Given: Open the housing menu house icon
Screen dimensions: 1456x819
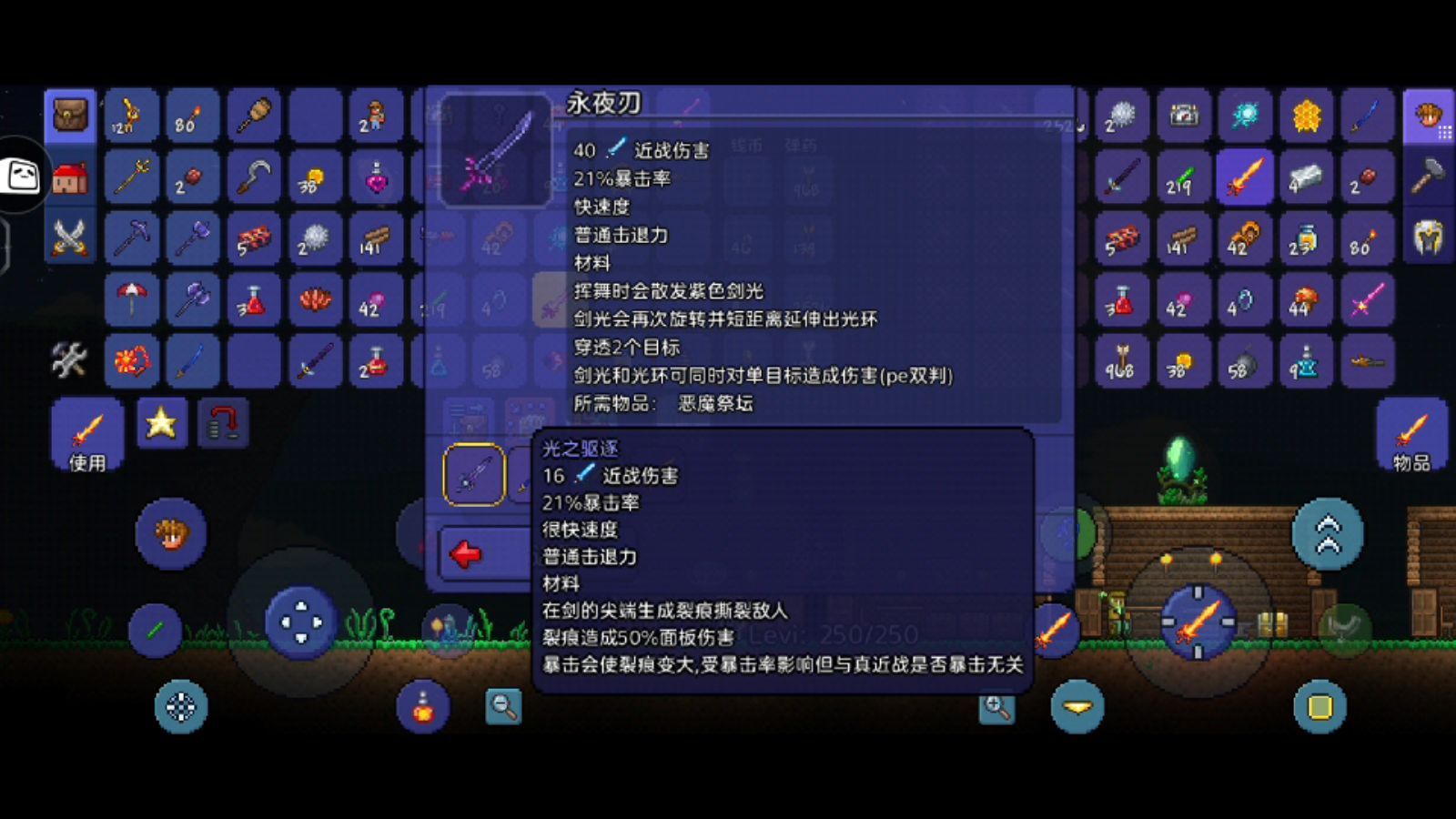Looking at the screenshot, I should [x=70, y=177].
